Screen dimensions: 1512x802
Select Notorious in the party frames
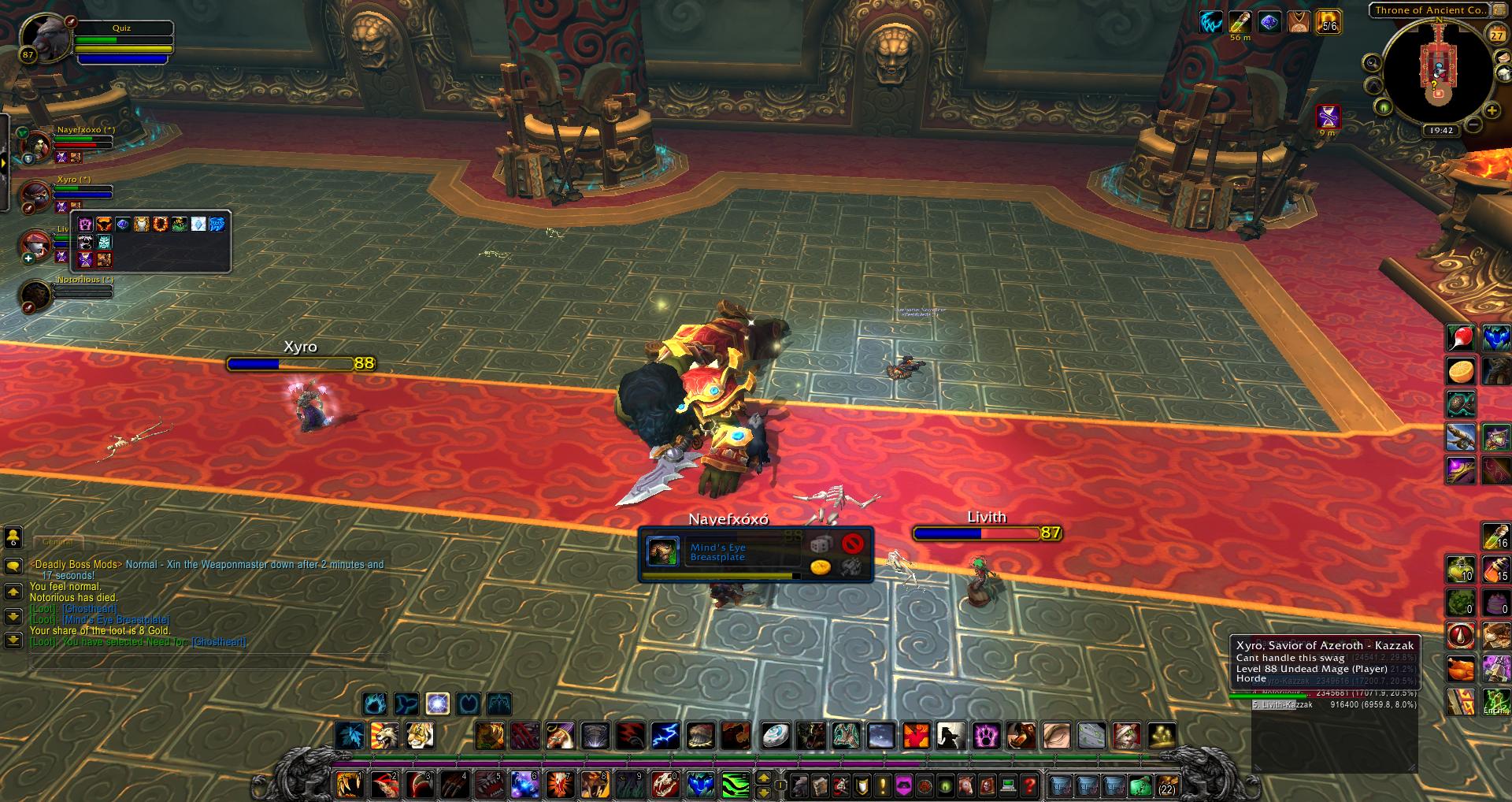coord(36,294)
